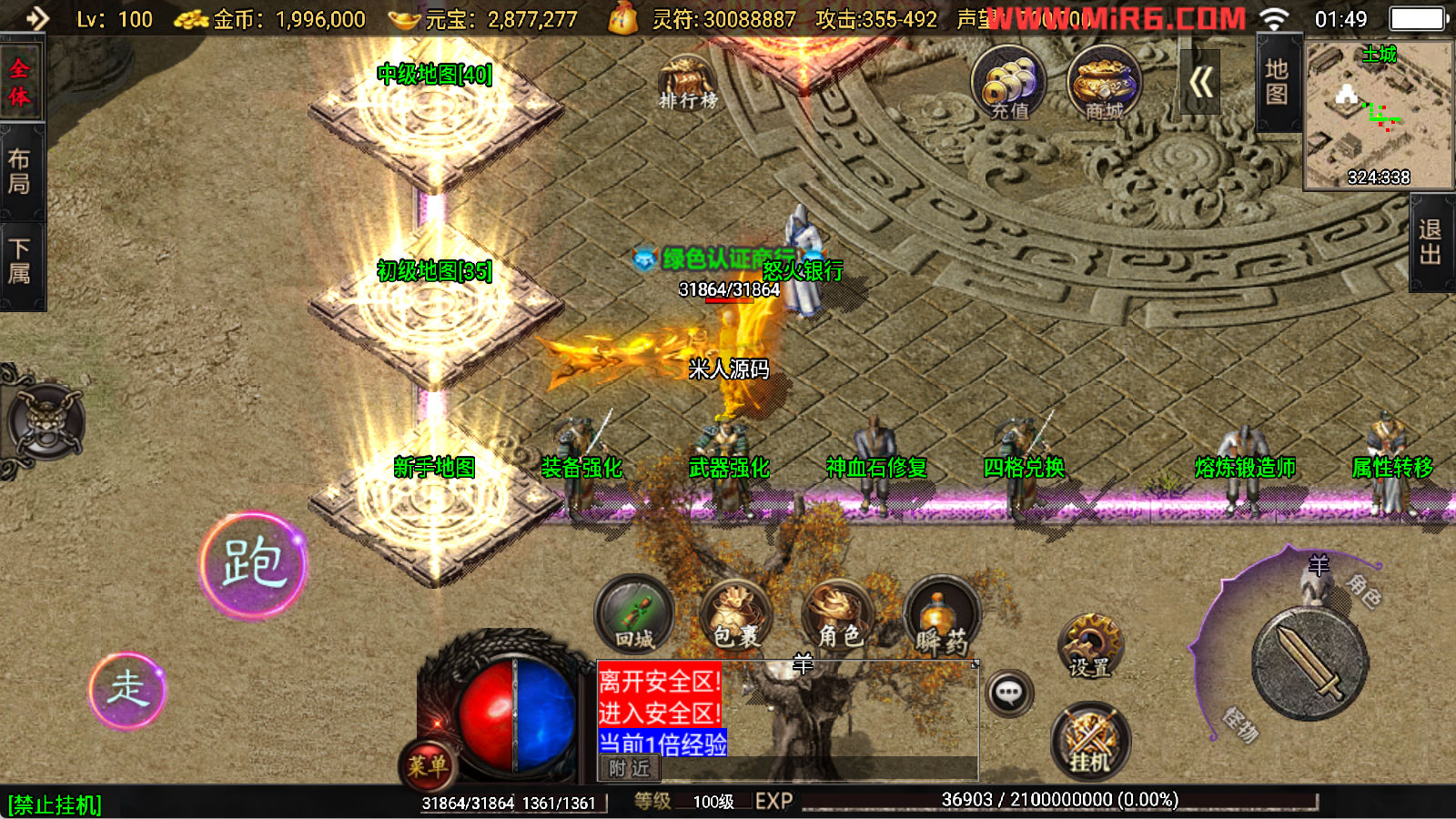Viewport: 1456px width, 819px height.
Task: Open the 商城 mall
Action: pos(1104,84)
